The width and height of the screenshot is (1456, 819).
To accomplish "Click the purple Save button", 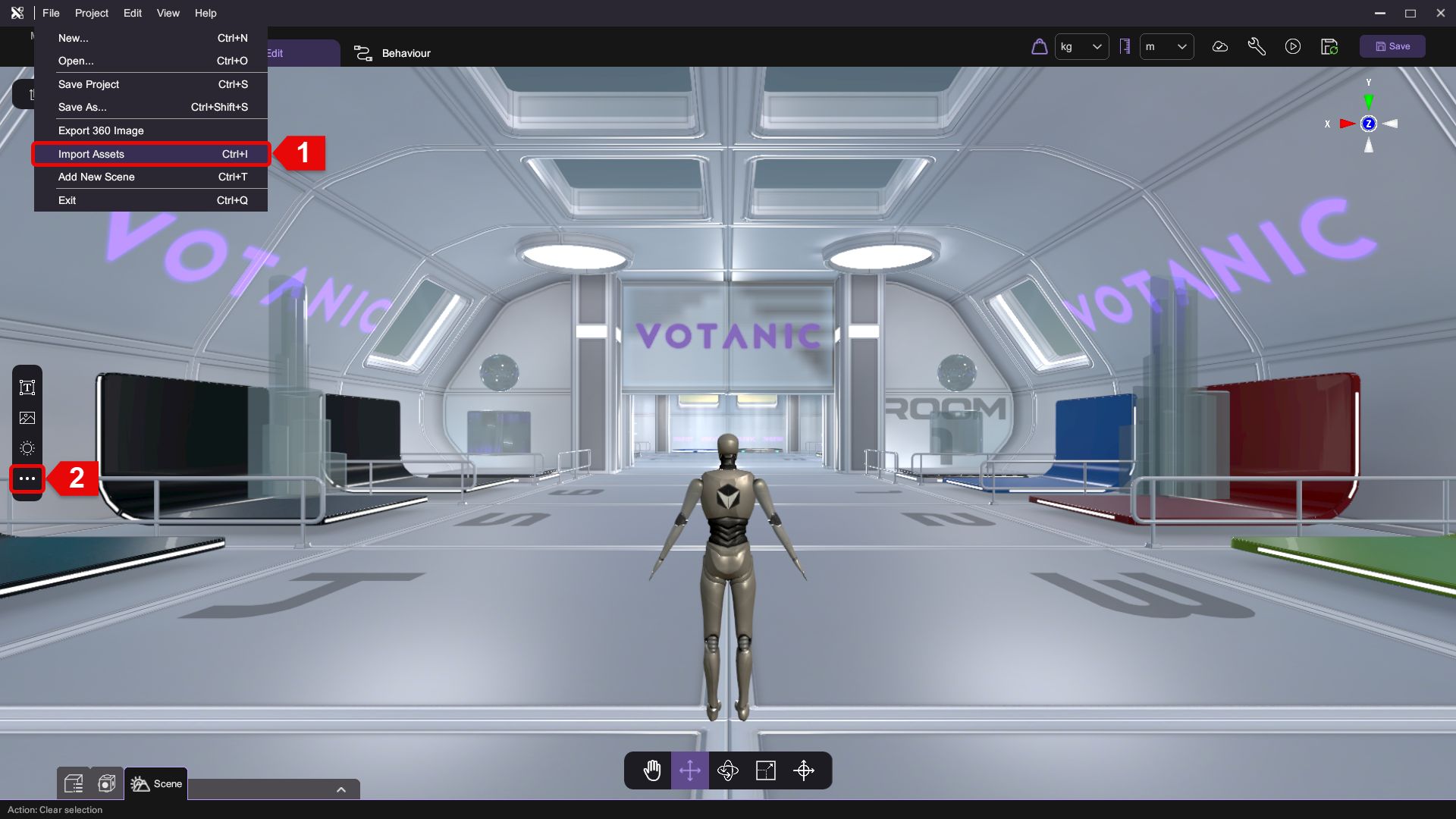I will [x=1392, y=46].
